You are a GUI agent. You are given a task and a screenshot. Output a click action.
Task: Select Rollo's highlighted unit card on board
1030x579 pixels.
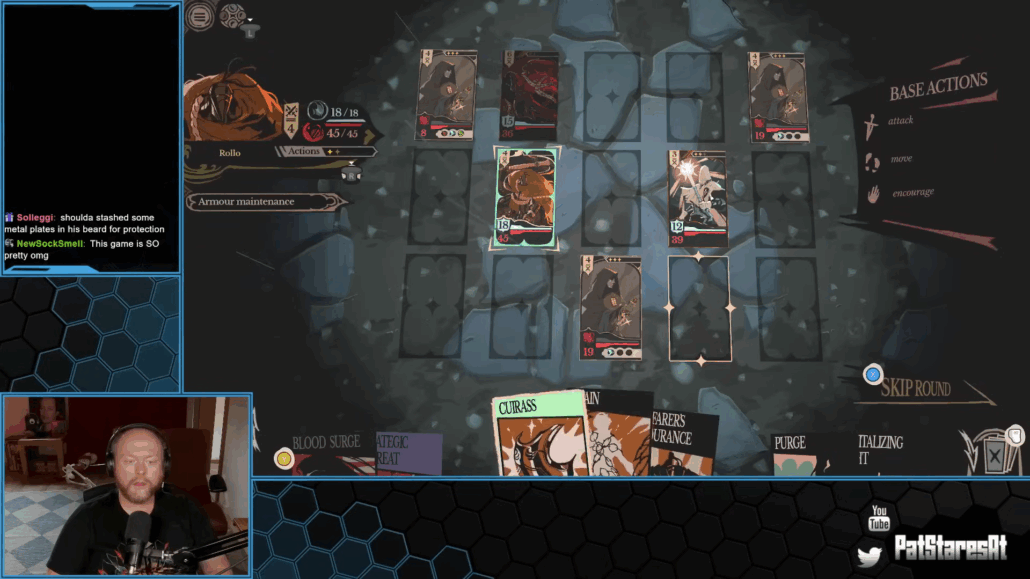tap(525, 198)
